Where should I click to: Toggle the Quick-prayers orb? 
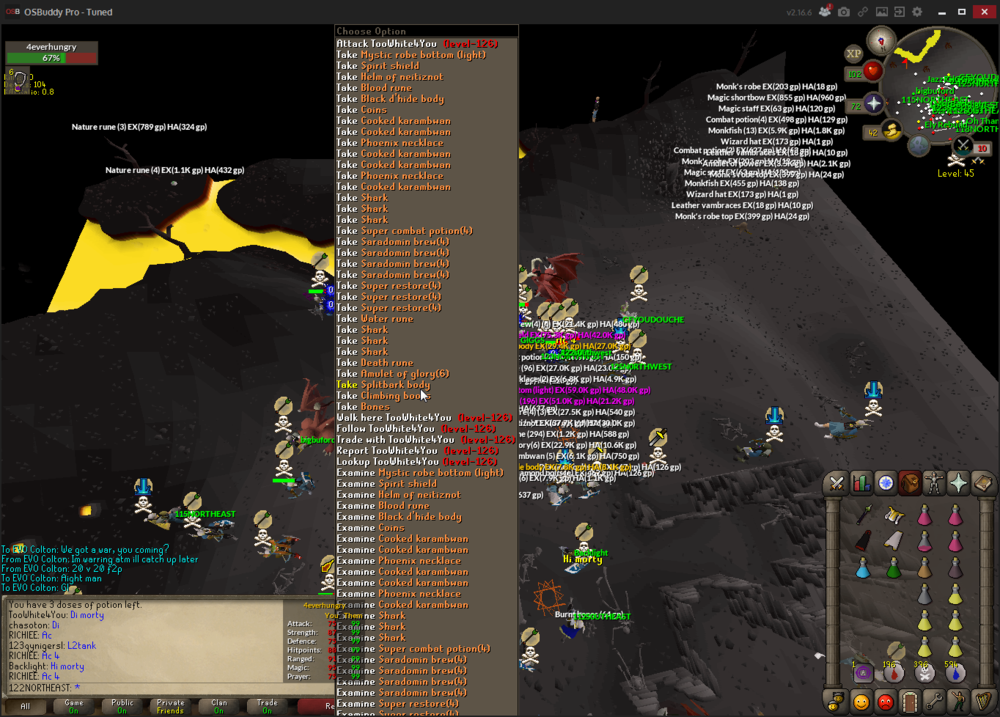pyautogui.click(x=874, y=104)
